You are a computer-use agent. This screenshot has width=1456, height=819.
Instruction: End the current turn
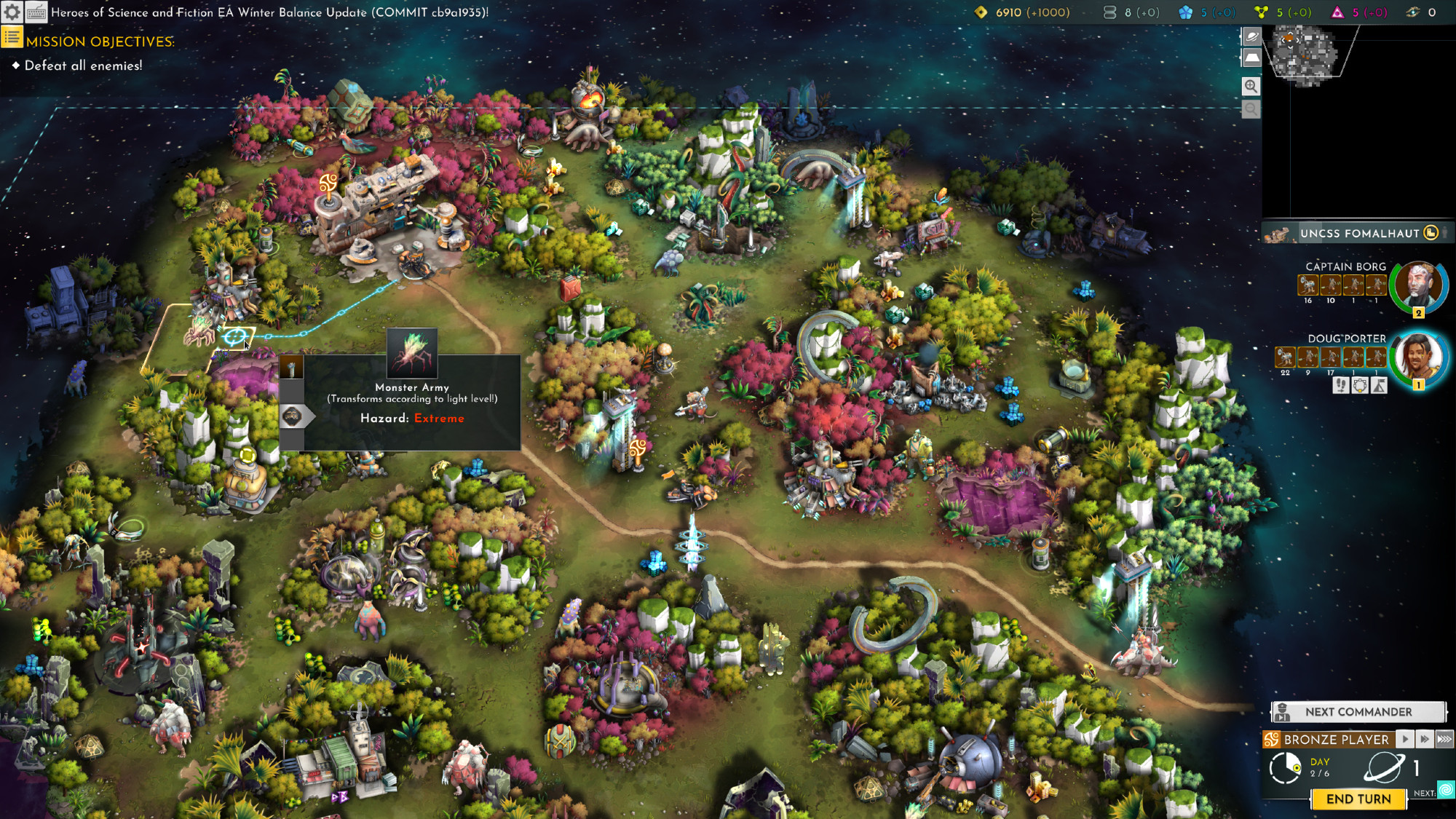(1358, 799)
